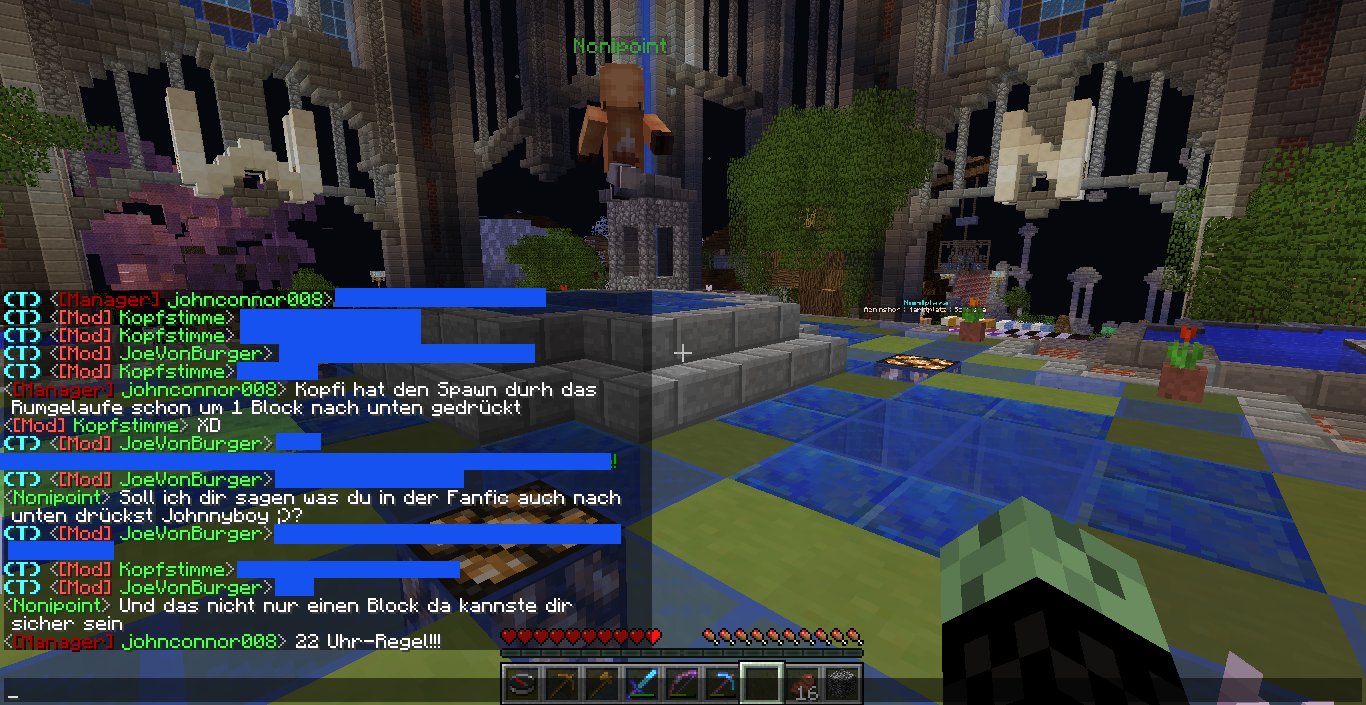Image resolution: width=1366 pixels, height=705 pixels.
Task: Switch to the diamond pickaxe slot
Action: (720, 685)
